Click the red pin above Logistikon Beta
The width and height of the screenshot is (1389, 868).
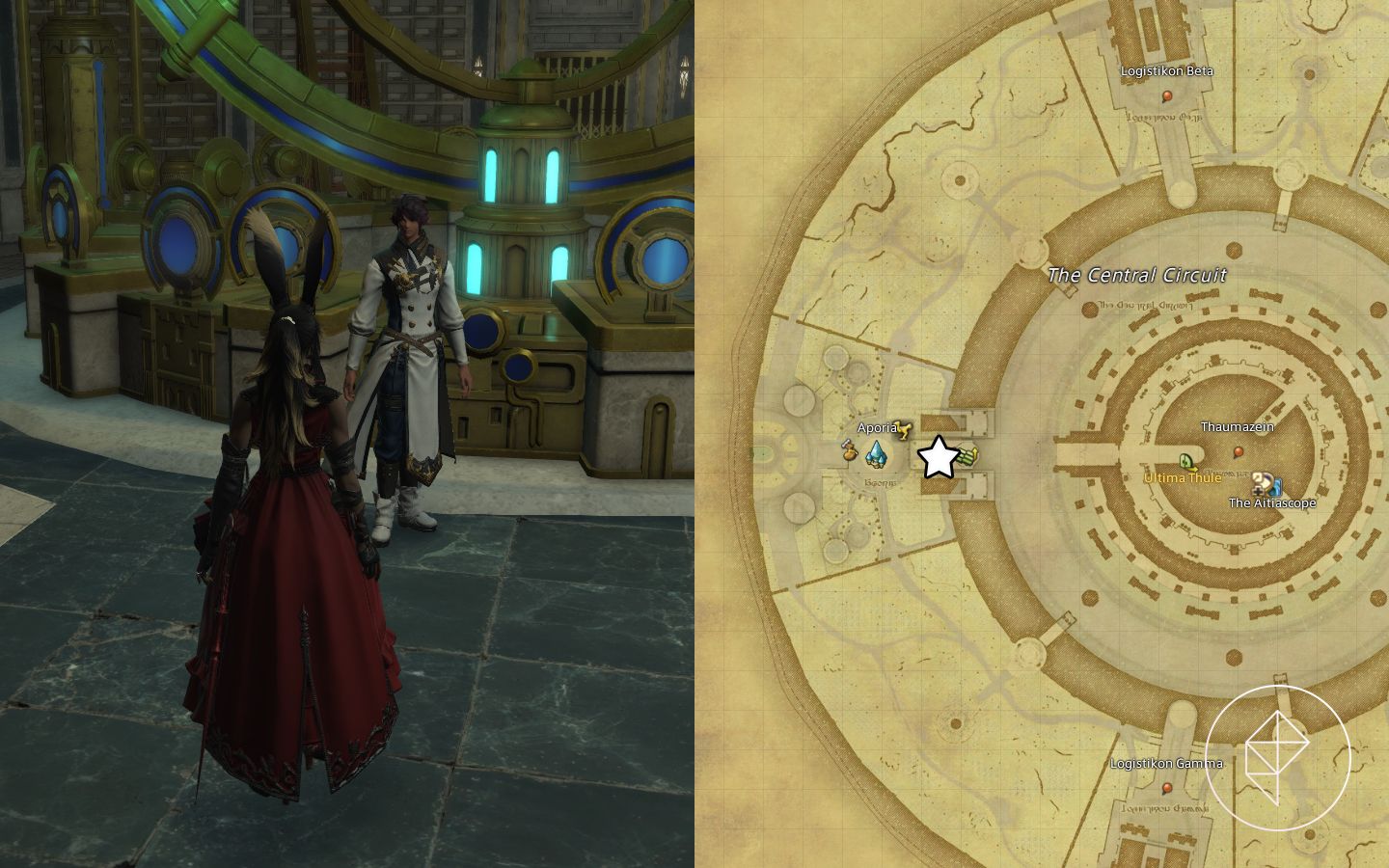coord(1168,95)
